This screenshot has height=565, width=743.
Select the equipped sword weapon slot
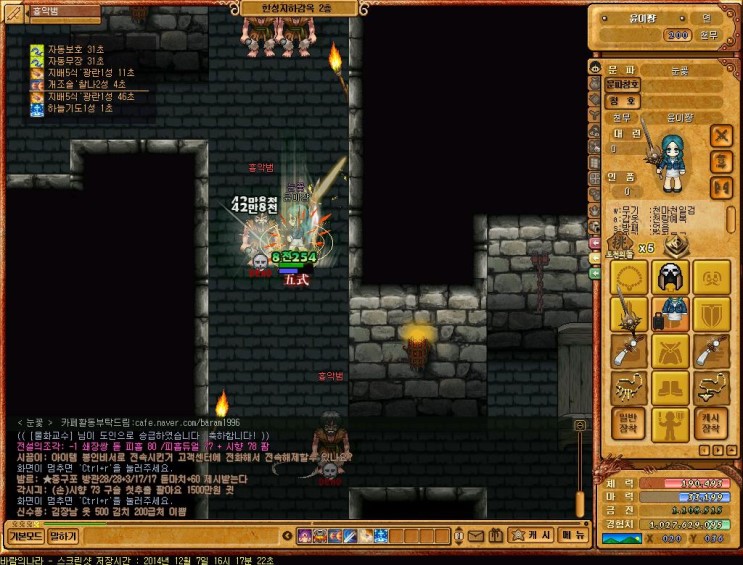point(628,313)
